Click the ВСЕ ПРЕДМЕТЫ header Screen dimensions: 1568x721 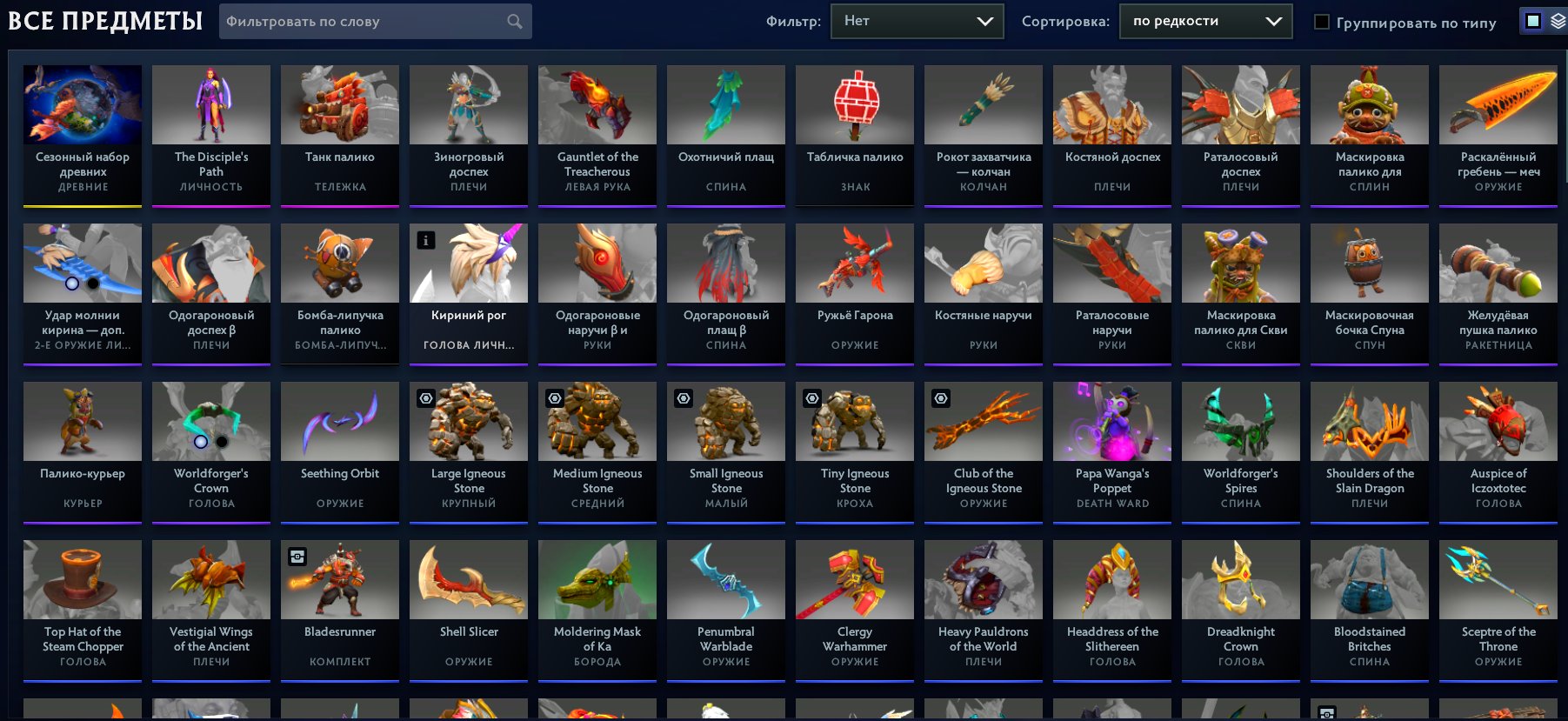104,21
